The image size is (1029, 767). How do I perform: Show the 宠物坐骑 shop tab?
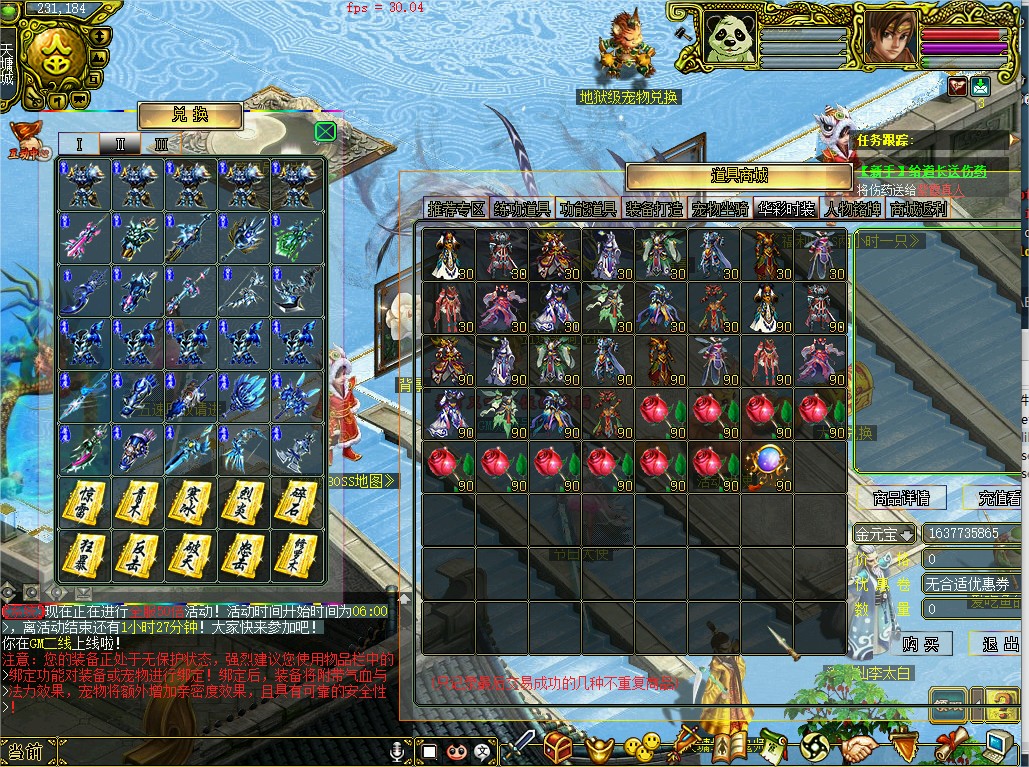720,209
